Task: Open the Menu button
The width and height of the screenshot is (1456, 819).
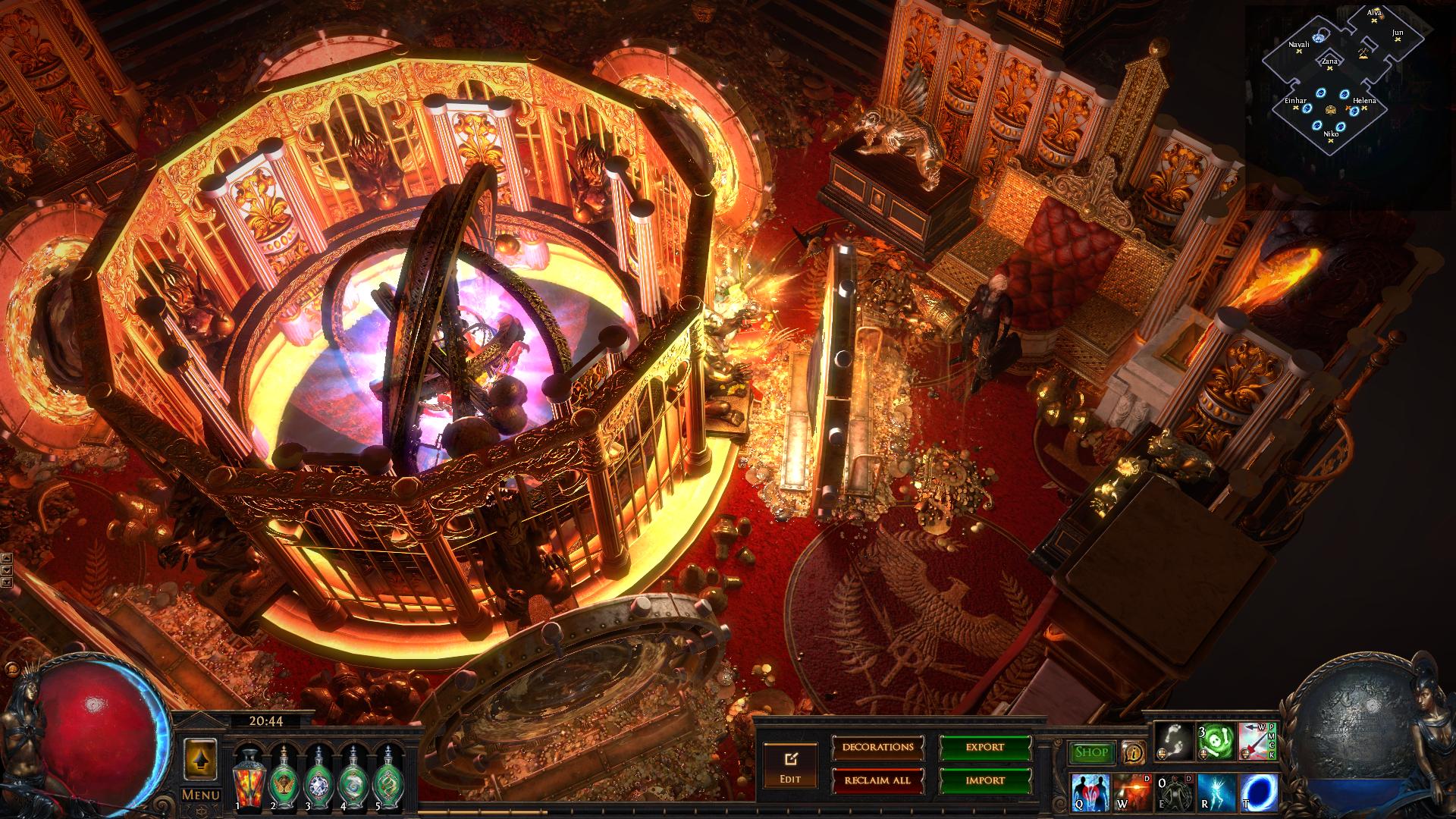Action: pos(201,795)
